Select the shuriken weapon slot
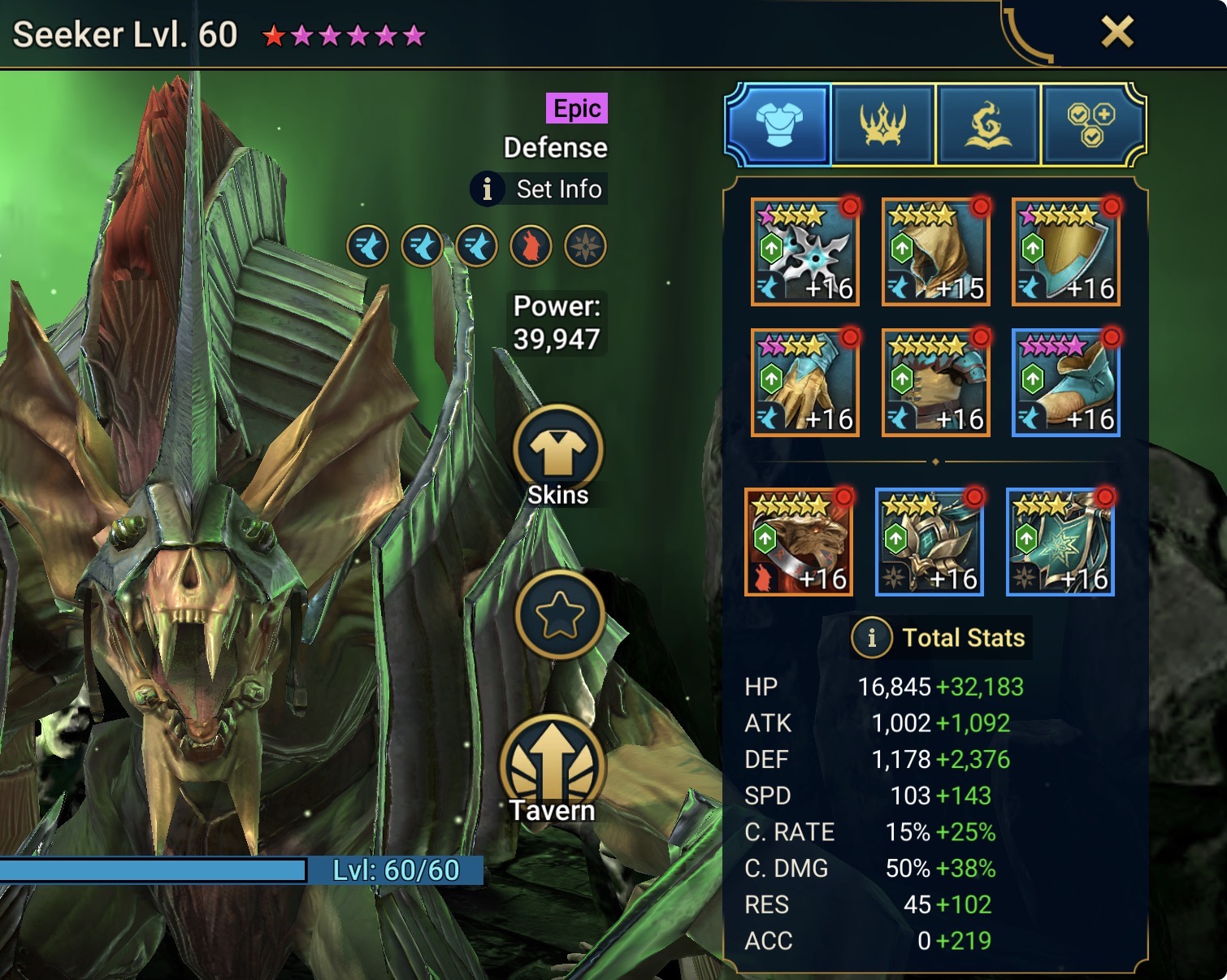The image size is (1227, 980). click(x=805, y=252)
